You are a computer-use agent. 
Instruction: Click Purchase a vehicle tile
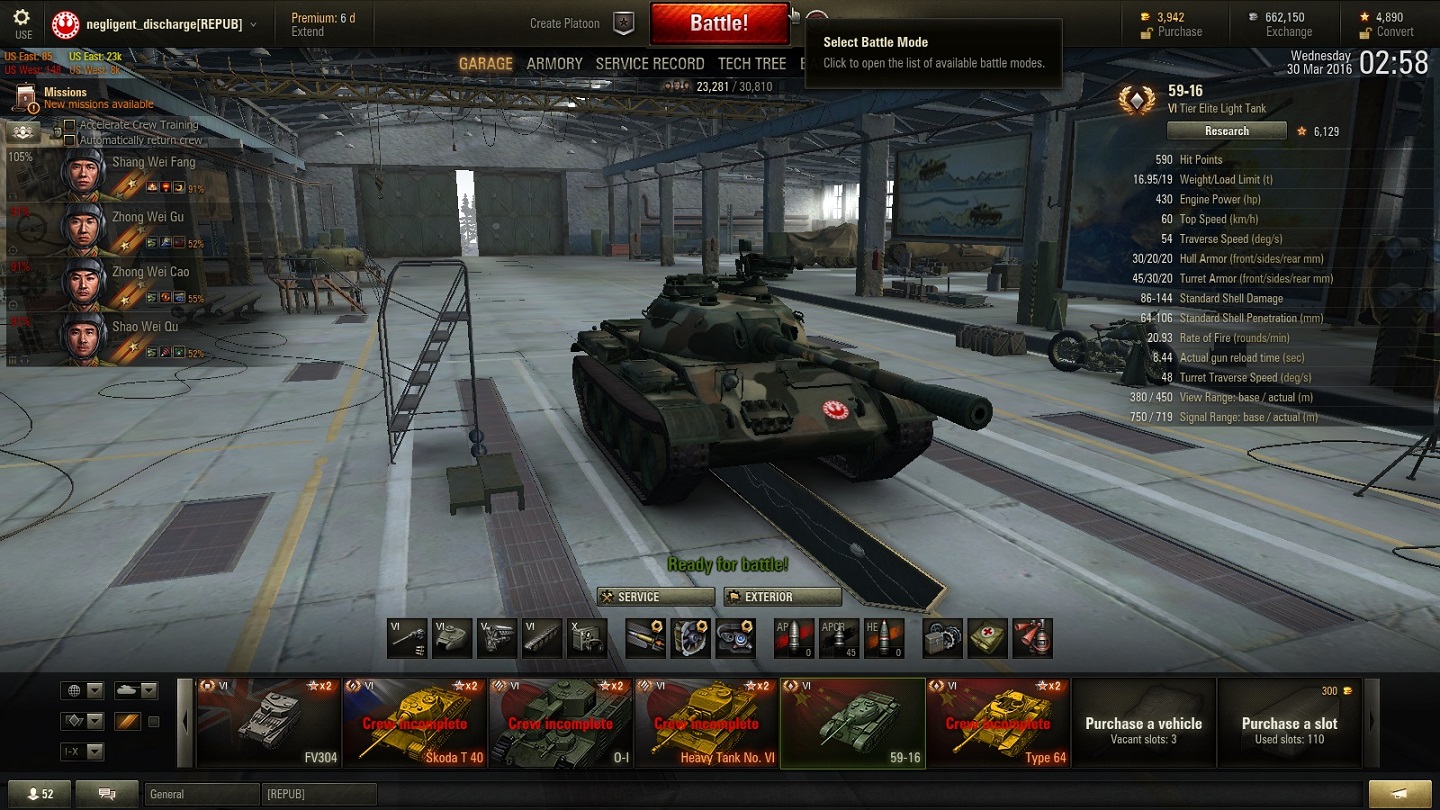(x=1144, y=723)
